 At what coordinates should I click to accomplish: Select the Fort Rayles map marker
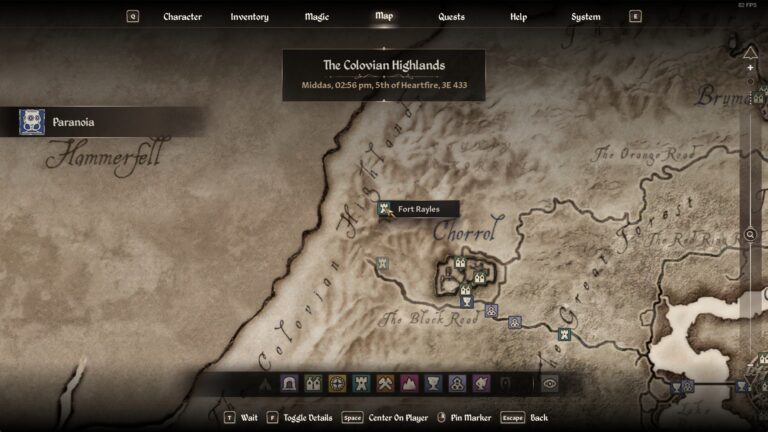(385, 209)
